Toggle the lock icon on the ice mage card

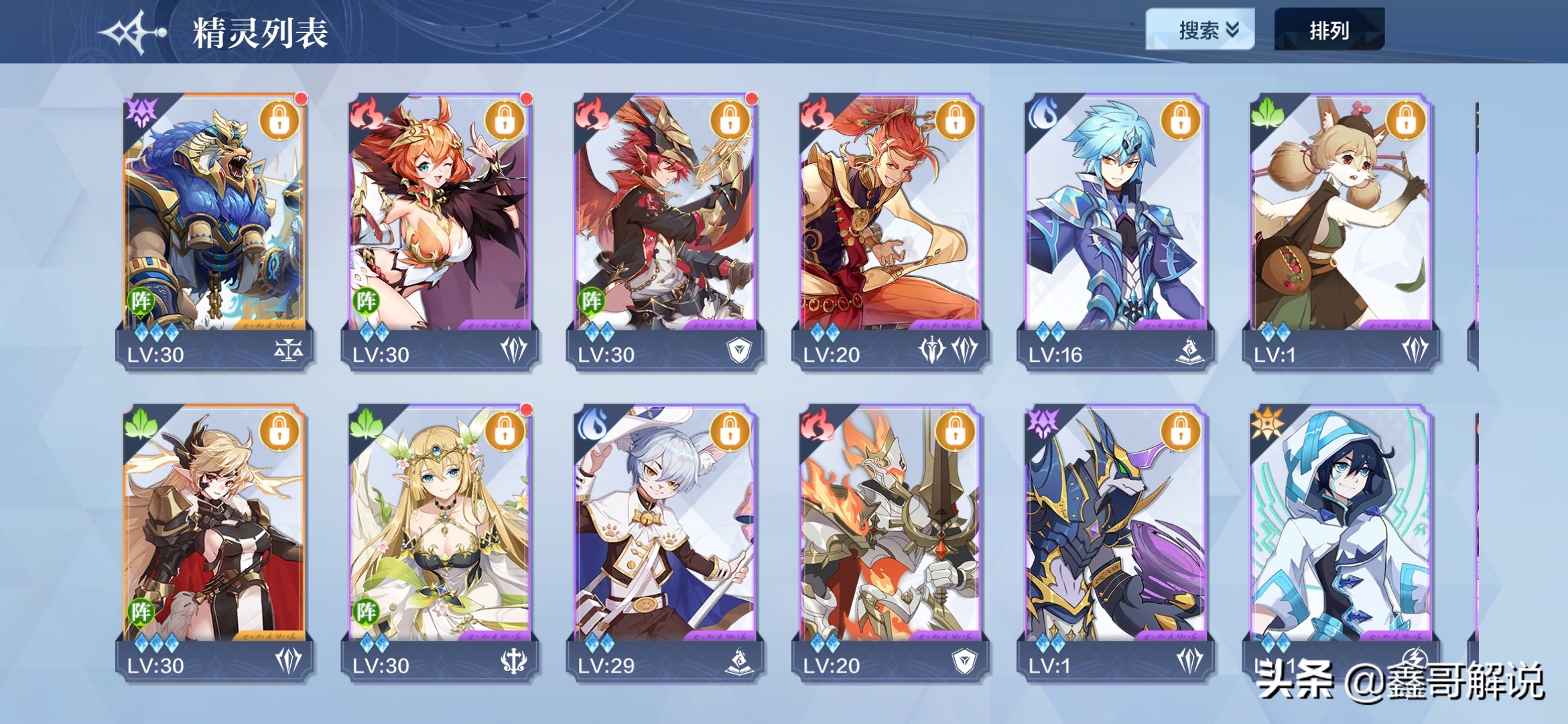tap(1180, 121)
